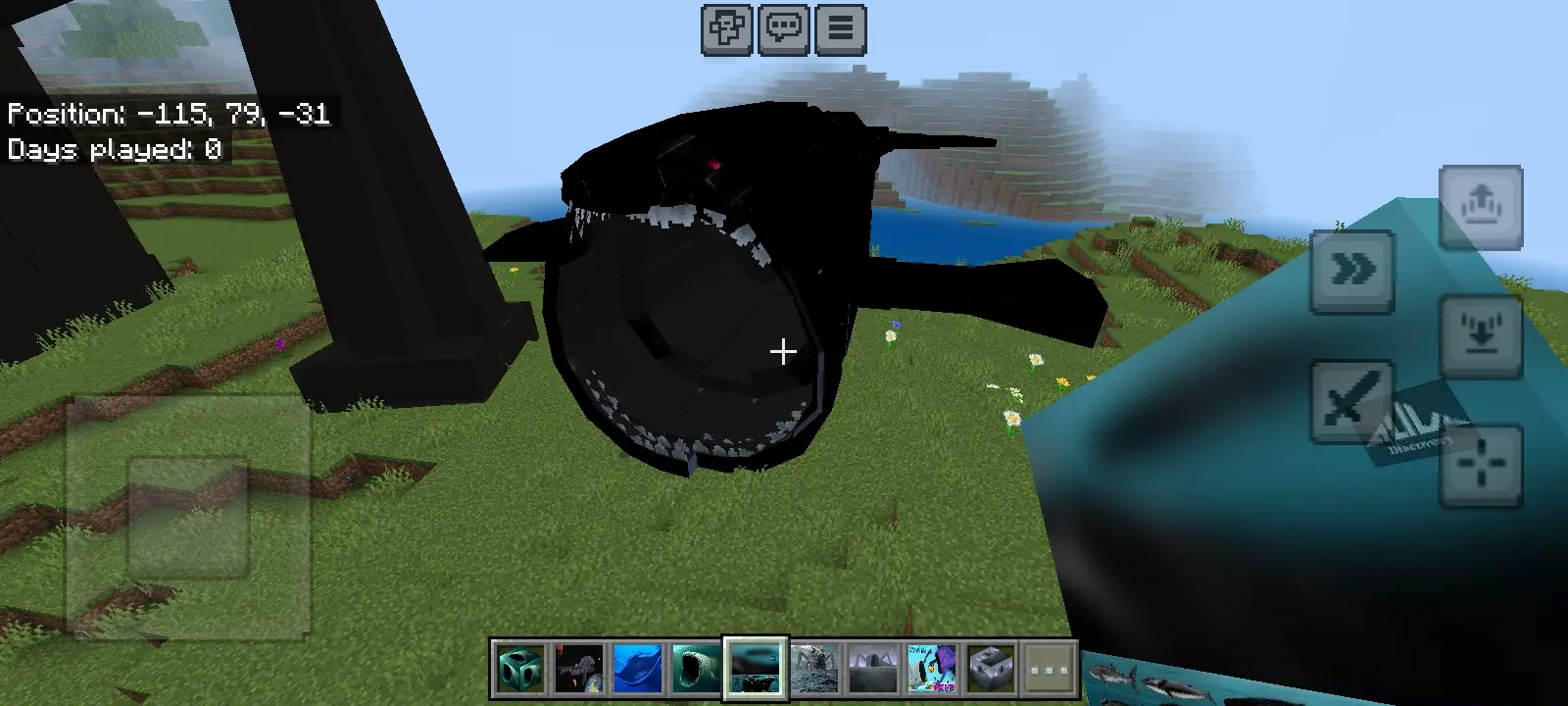Select the grey stone block hotbar slot
This screenshot has width=1568, height=706.
pyautogui.click(x=991, y=669)
